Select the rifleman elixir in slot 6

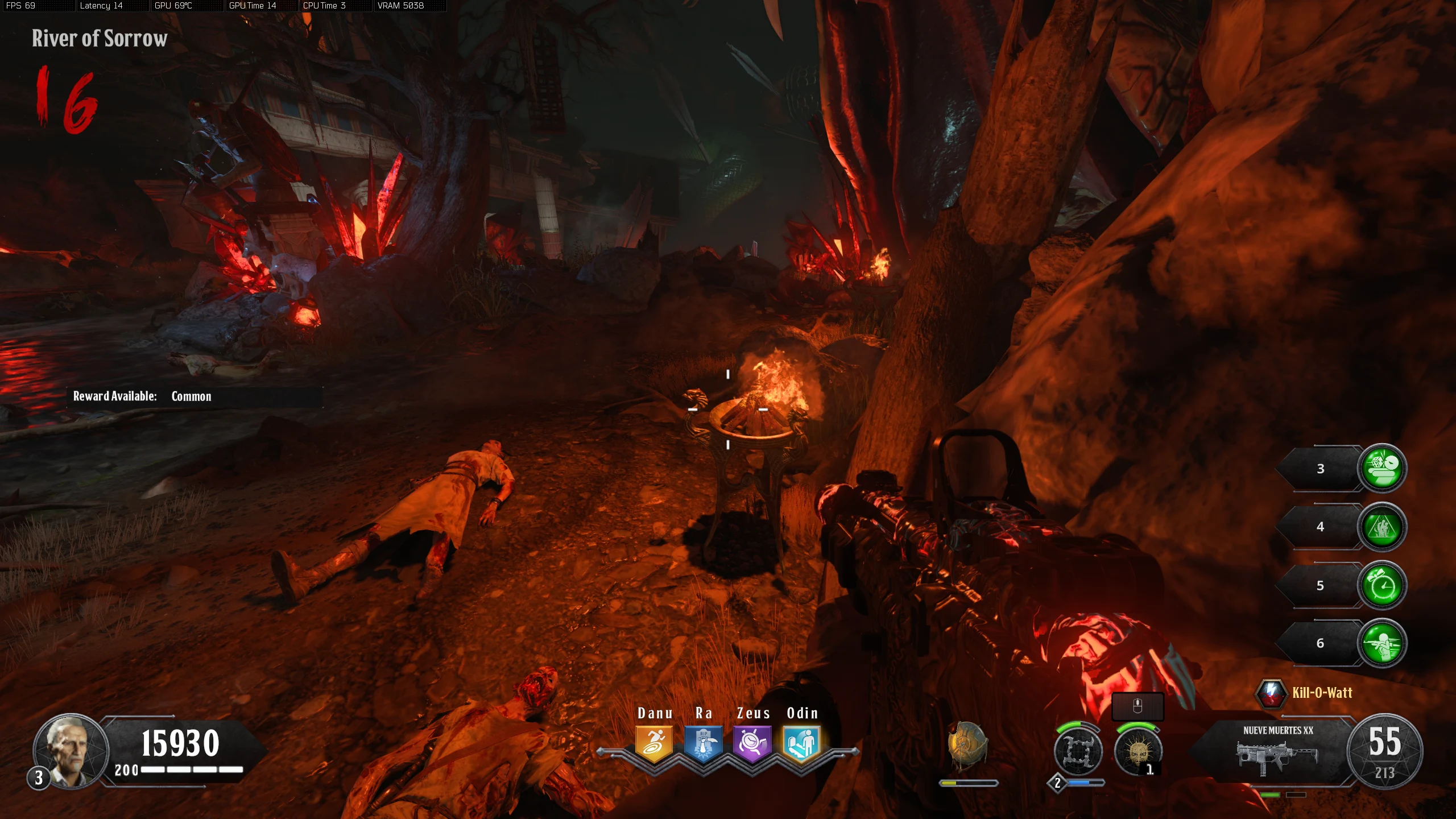(1382, 643)
